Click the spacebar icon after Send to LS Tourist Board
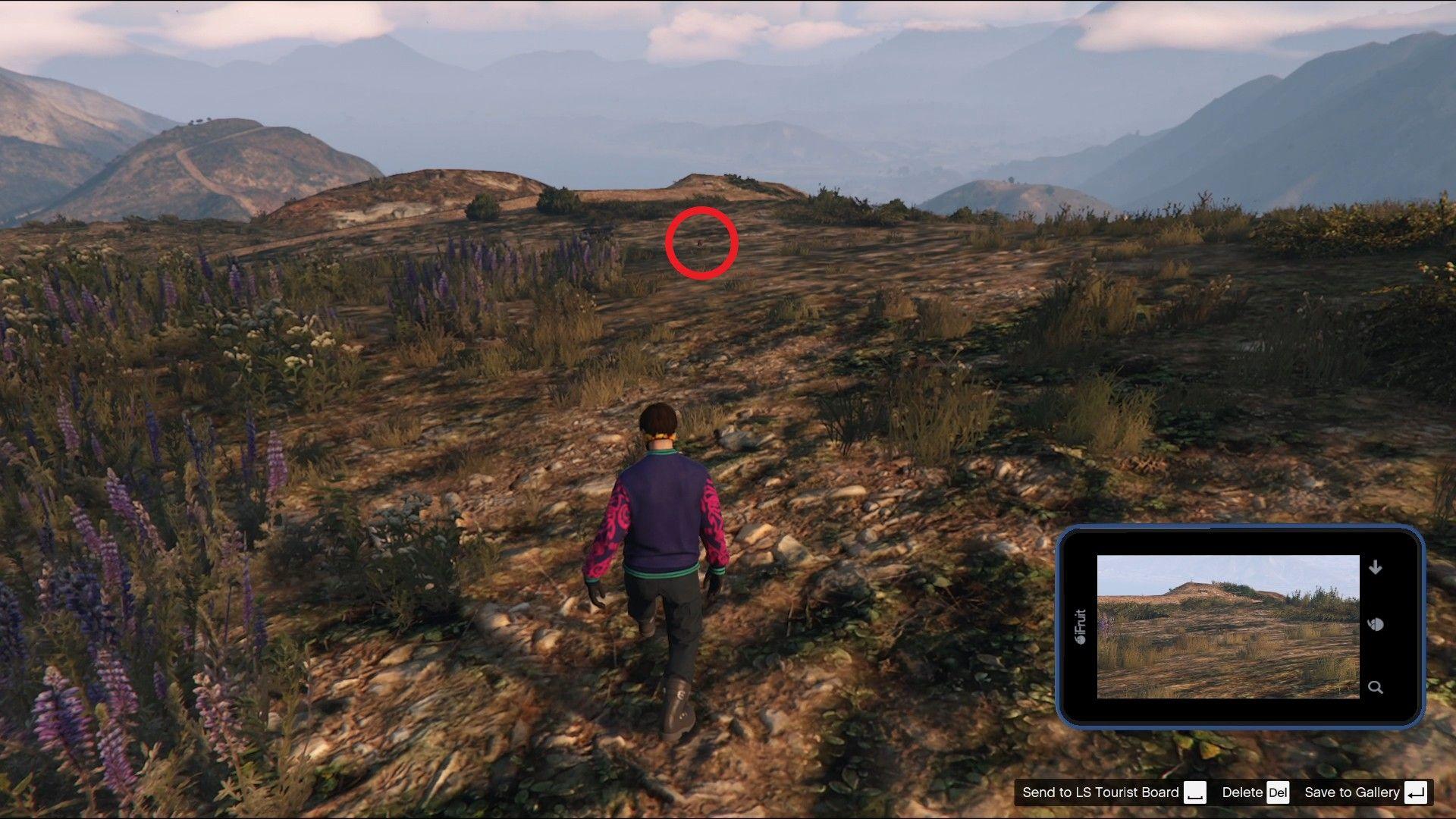 click(x=1196, y=792)
